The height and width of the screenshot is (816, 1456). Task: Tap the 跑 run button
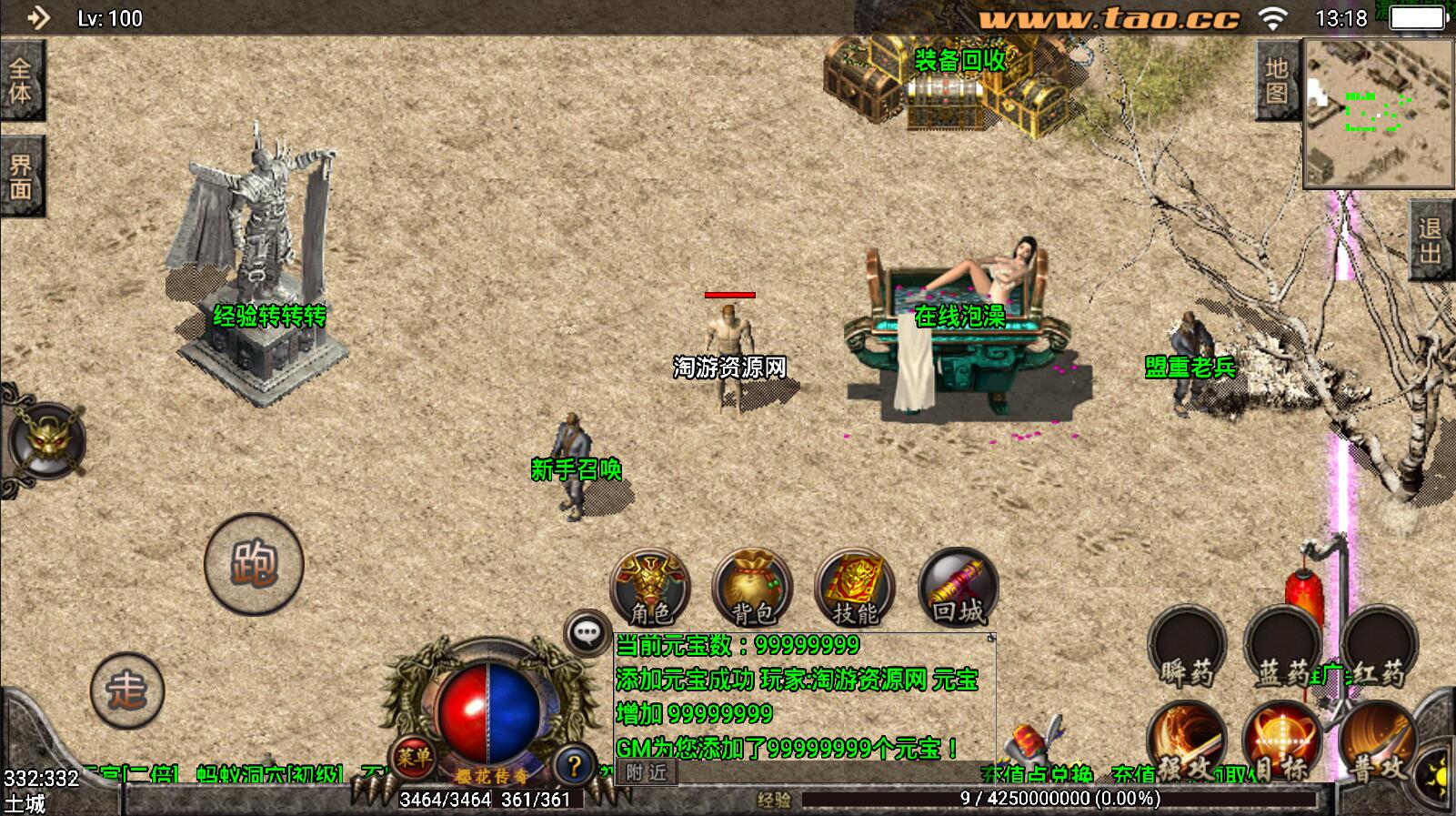click(x=254, y=565)
